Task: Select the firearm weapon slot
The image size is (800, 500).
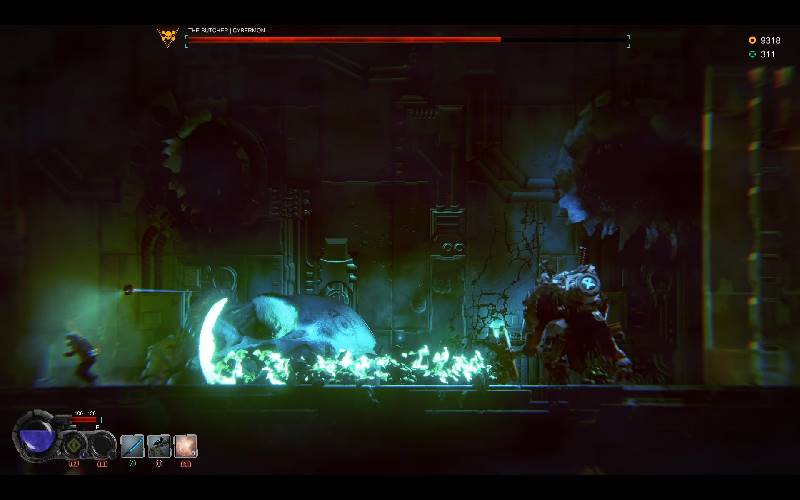Action: (x=159, y=446)
